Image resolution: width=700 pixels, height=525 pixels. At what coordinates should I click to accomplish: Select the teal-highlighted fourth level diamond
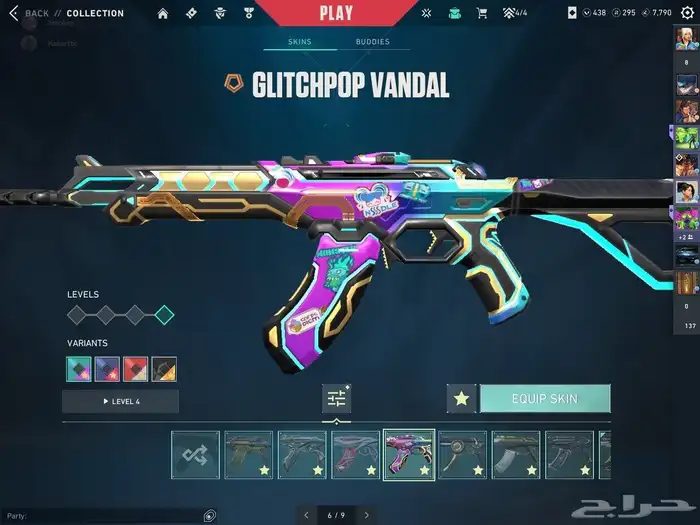point(164,316)
